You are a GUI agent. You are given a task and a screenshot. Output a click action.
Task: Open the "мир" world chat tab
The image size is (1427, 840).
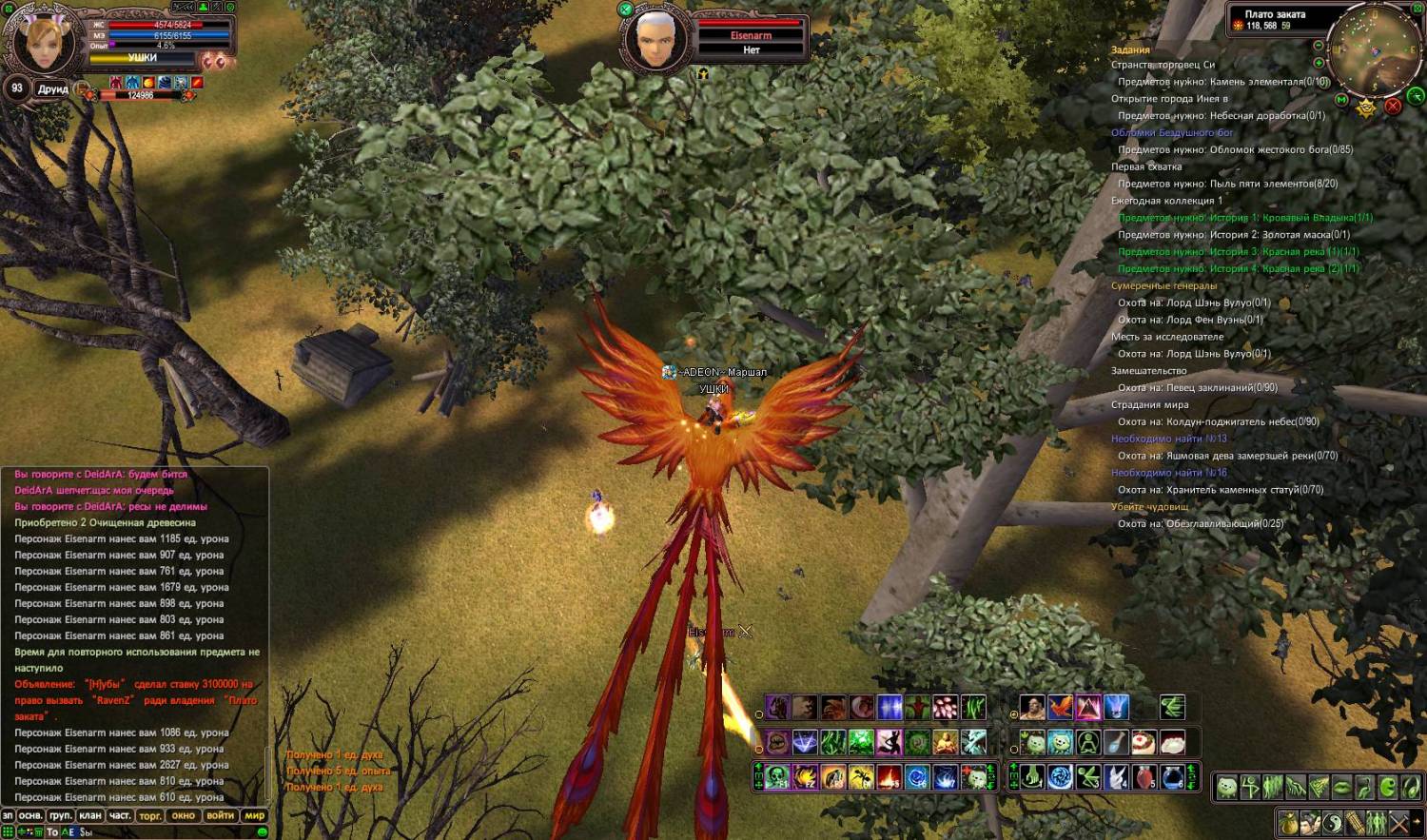255,815
